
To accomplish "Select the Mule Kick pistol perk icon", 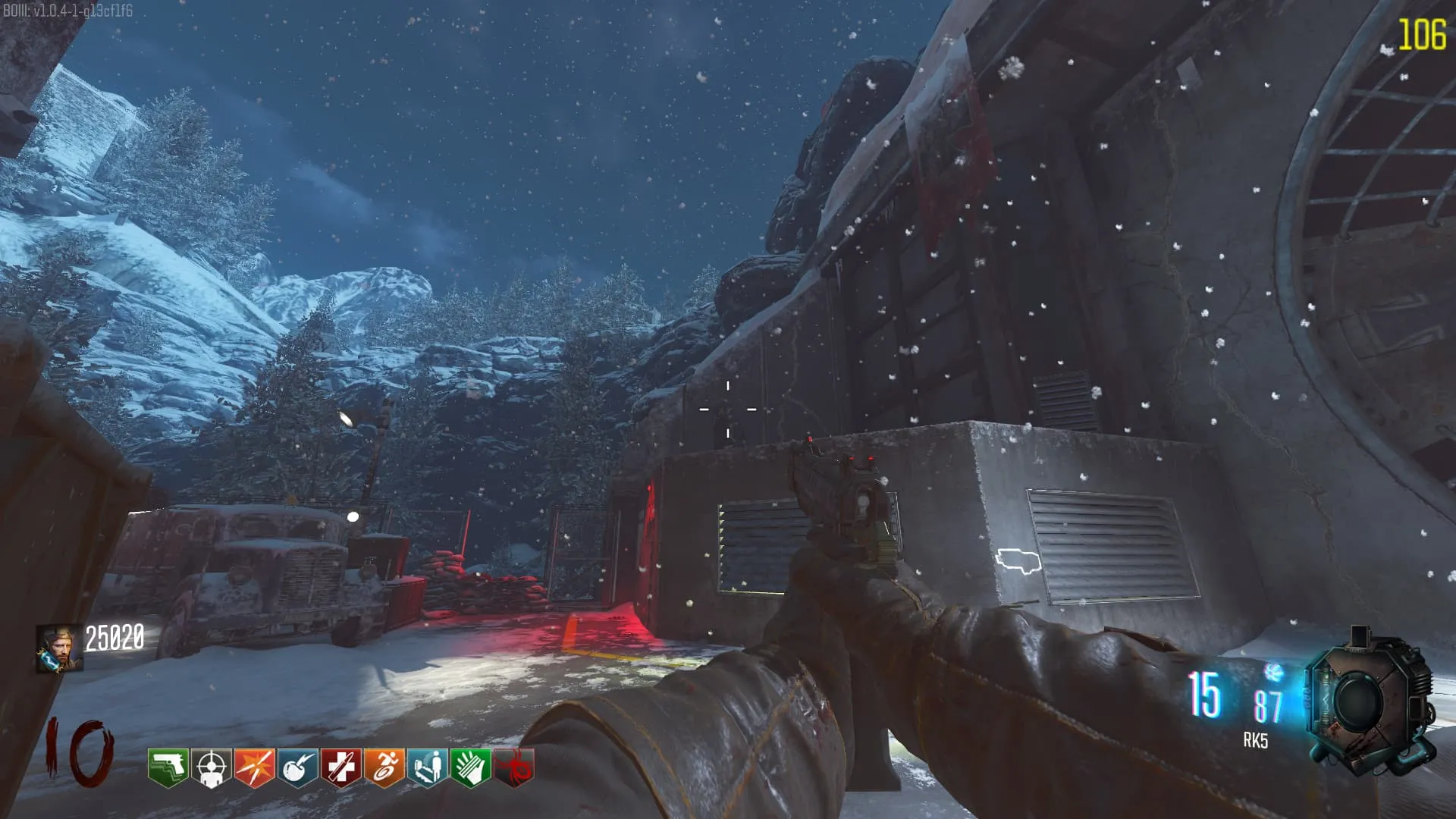I will coord(168,767).
